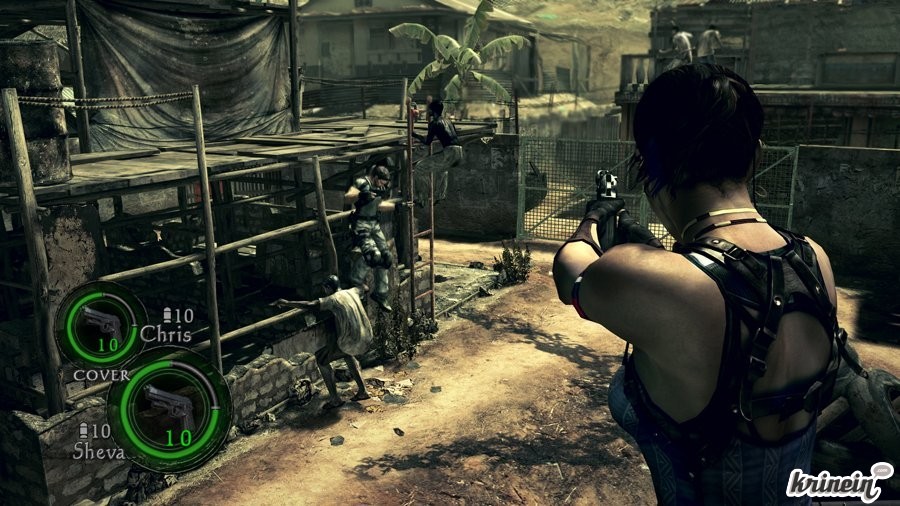The image size is (900, 506).
Task: Select Chris's handgun weapon gauge
Action: point(100,325)
